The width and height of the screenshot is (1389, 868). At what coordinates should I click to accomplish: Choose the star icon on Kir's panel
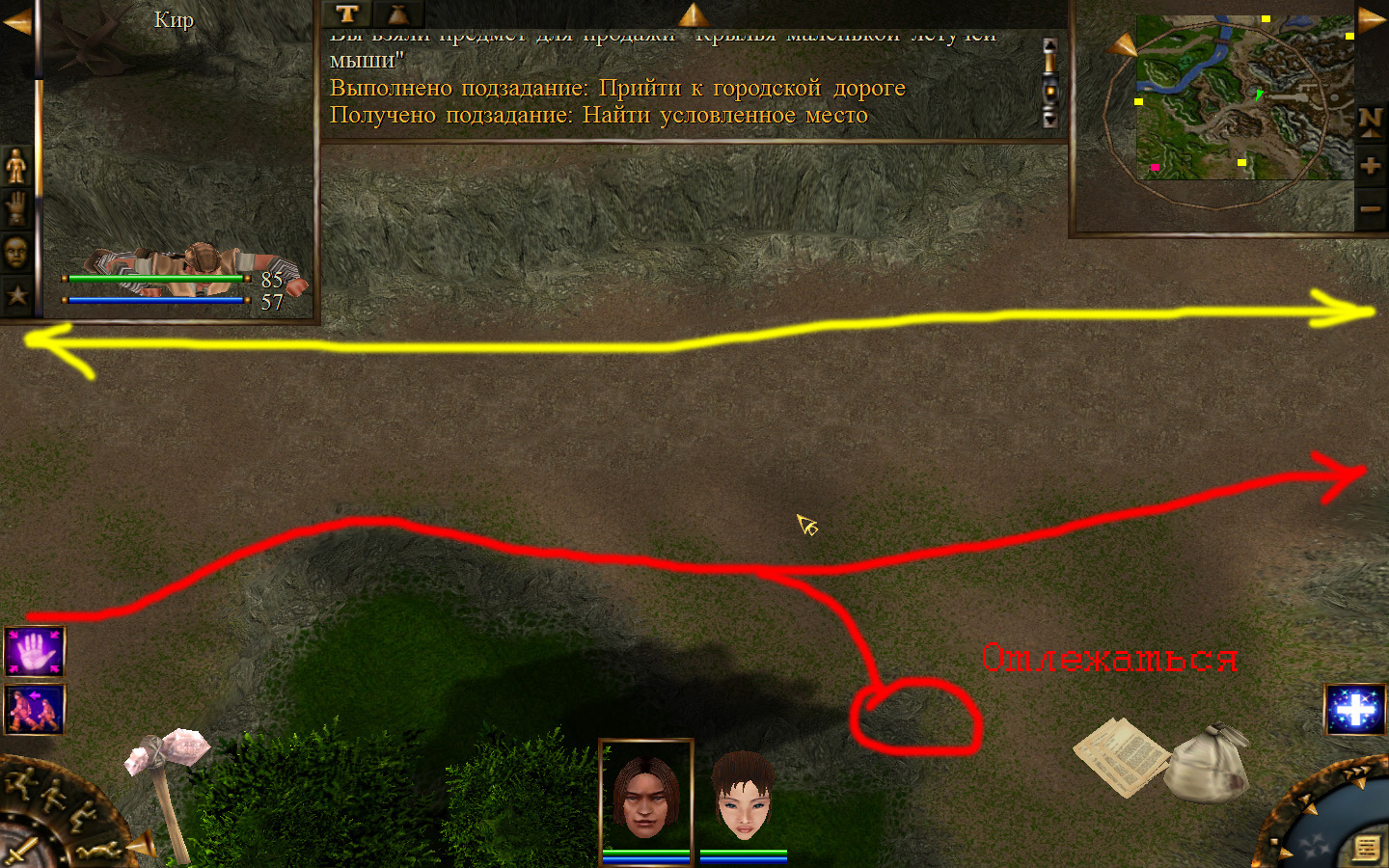pyautogui.click(x=16, y=294)
